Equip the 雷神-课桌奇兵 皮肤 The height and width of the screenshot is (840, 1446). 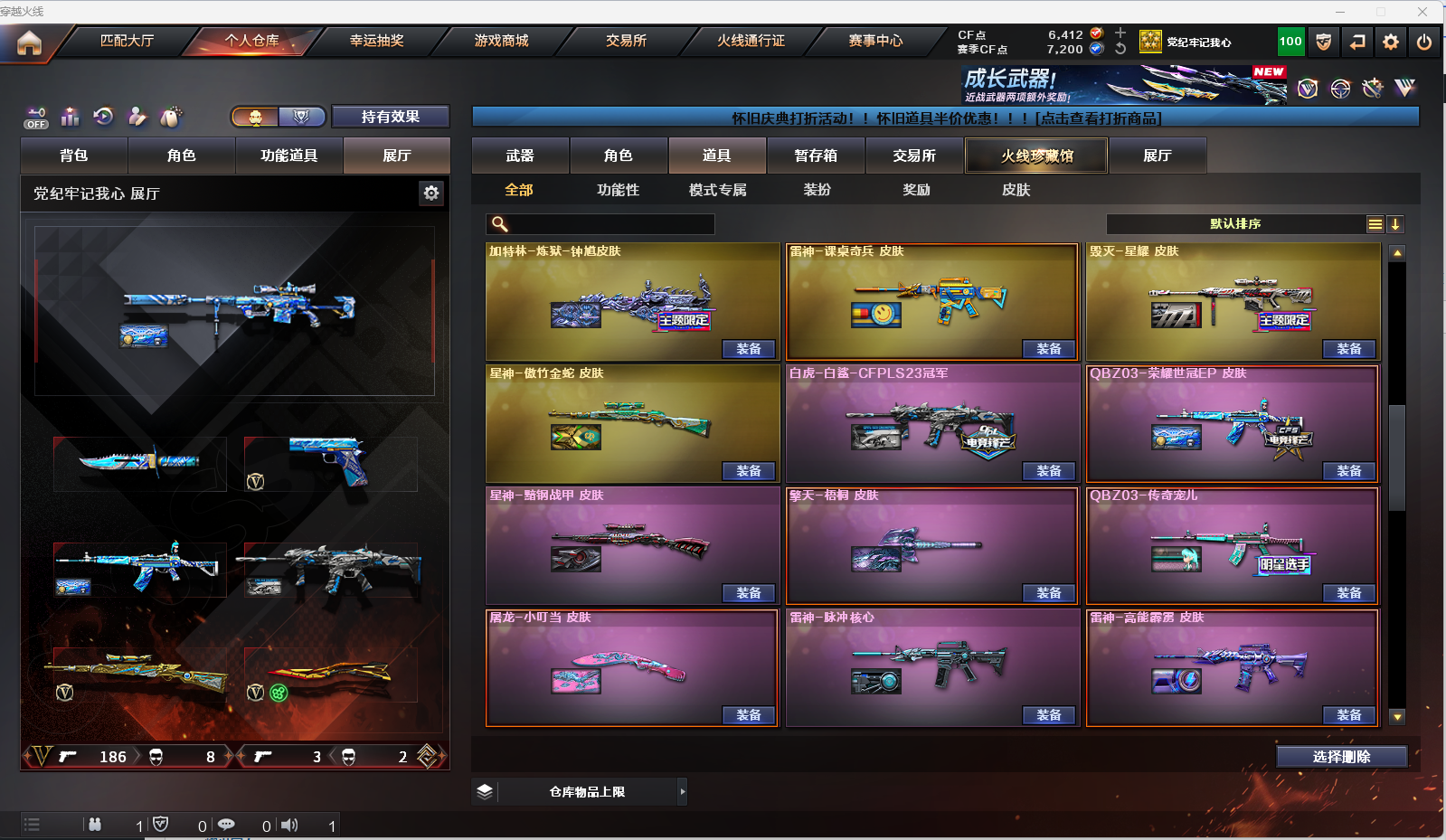pyautogui.click(x=1049, y=349)
